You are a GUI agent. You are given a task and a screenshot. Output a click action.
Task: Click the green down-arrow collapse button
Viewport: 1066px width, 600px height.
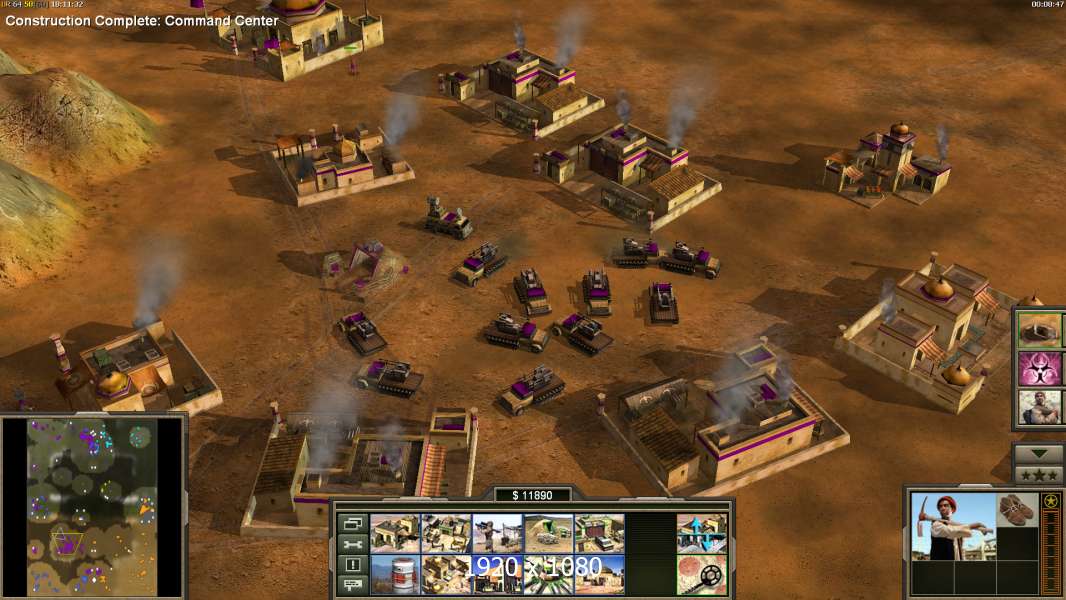pyautogui.click(x=1039, y=453)
